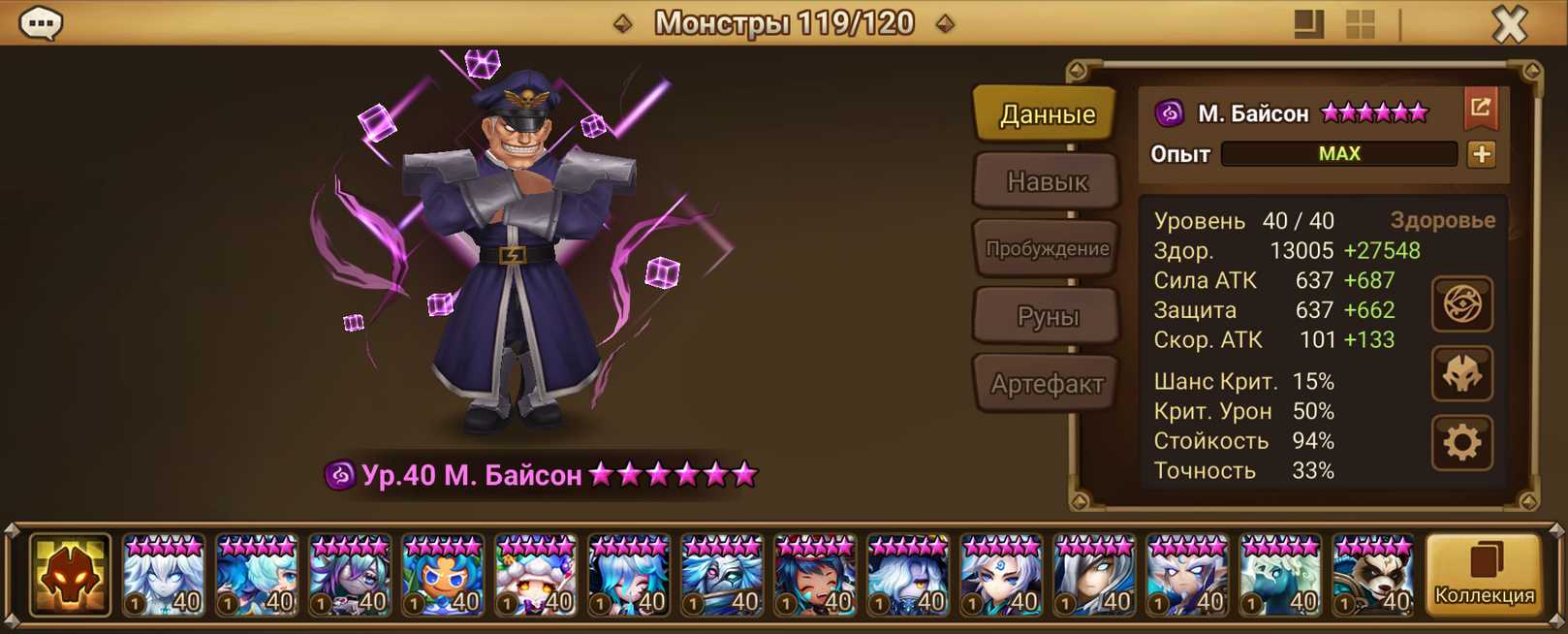
Task: Click the eye emblem button in the stats panel
Action: 1461,304
